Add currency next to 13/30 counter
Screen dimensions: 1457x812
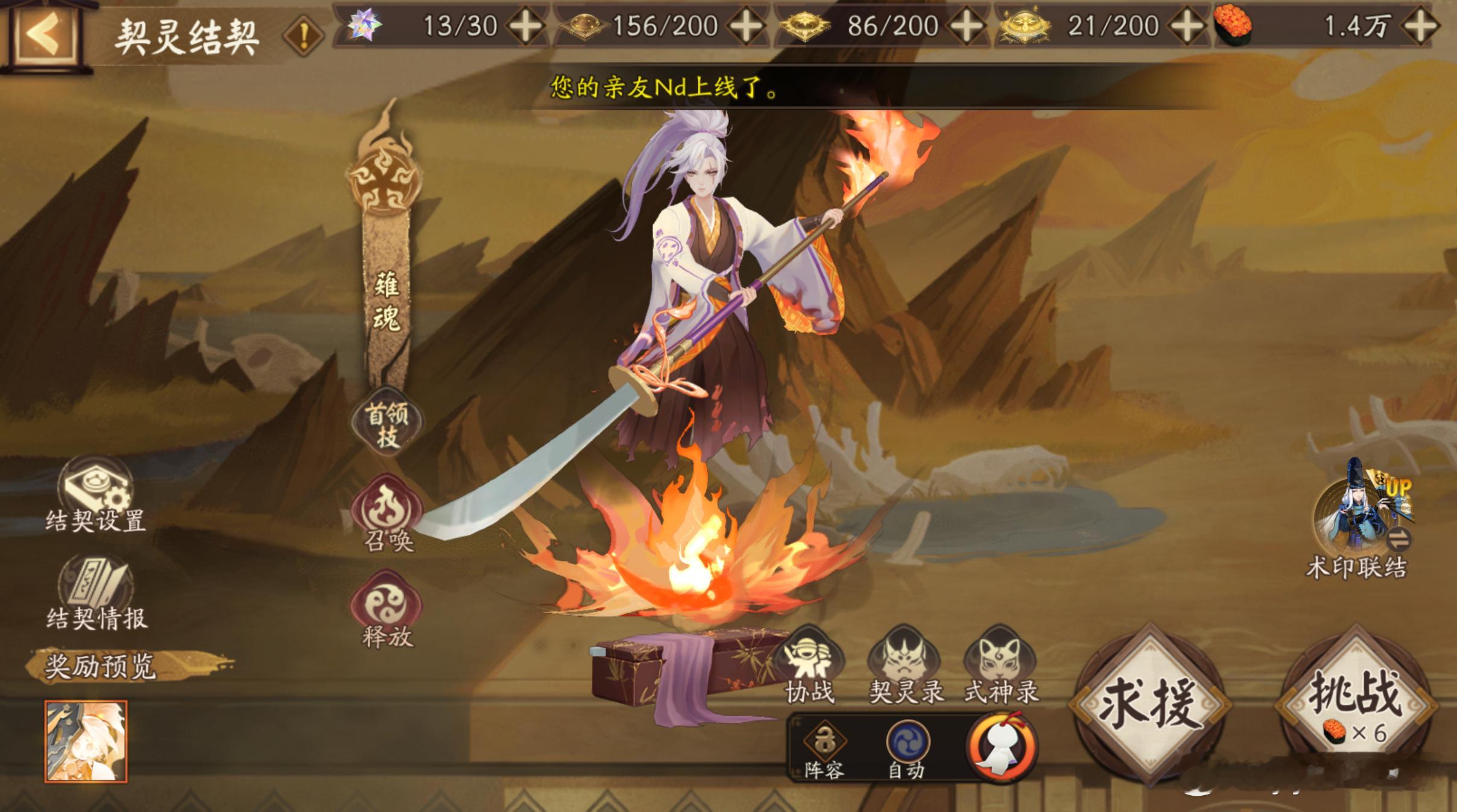point(526,27)
